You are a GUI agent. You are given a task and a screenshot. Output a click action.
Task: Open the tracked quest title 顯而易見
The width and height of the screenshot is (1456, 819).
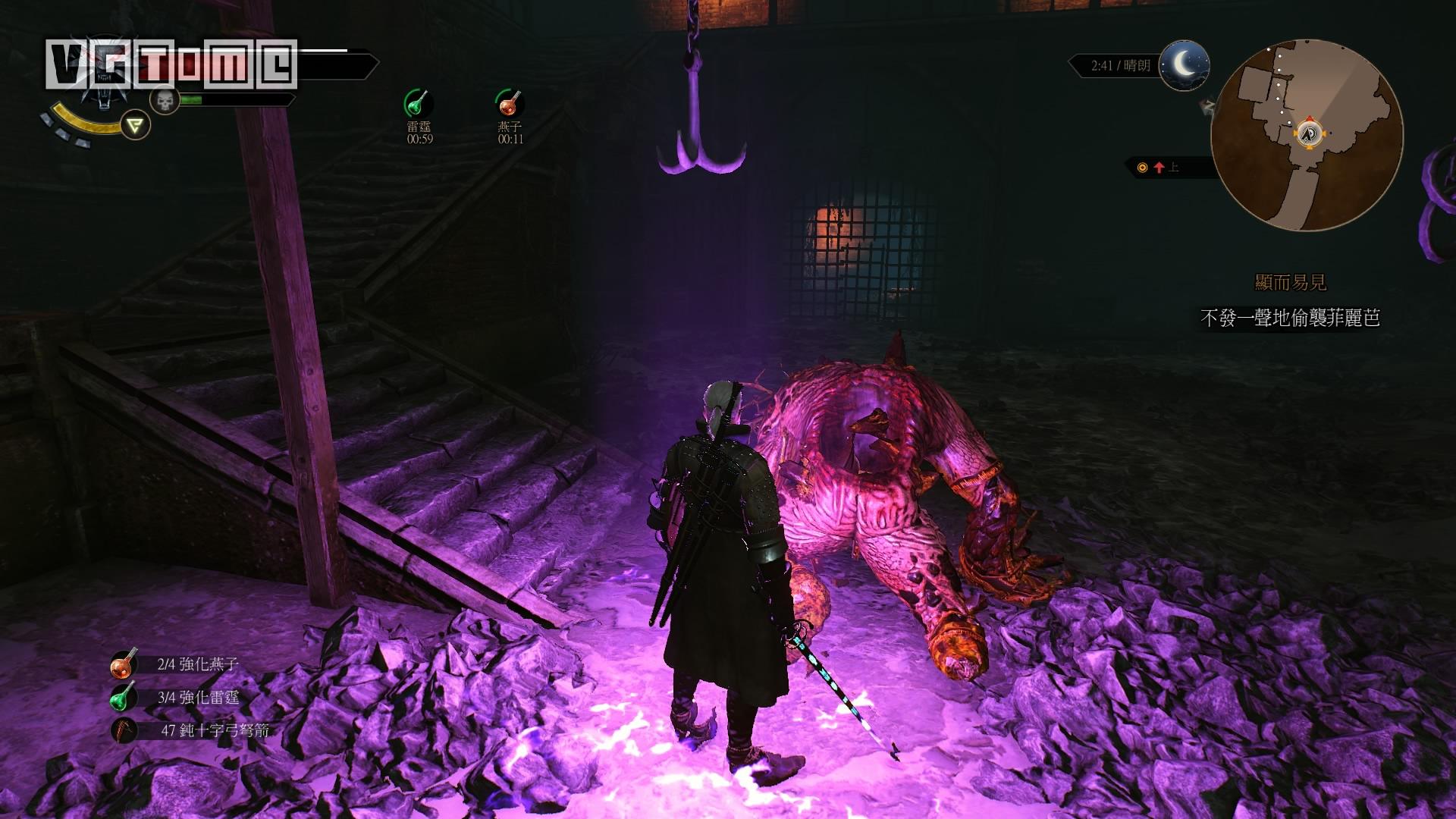tap(1291, 284)
